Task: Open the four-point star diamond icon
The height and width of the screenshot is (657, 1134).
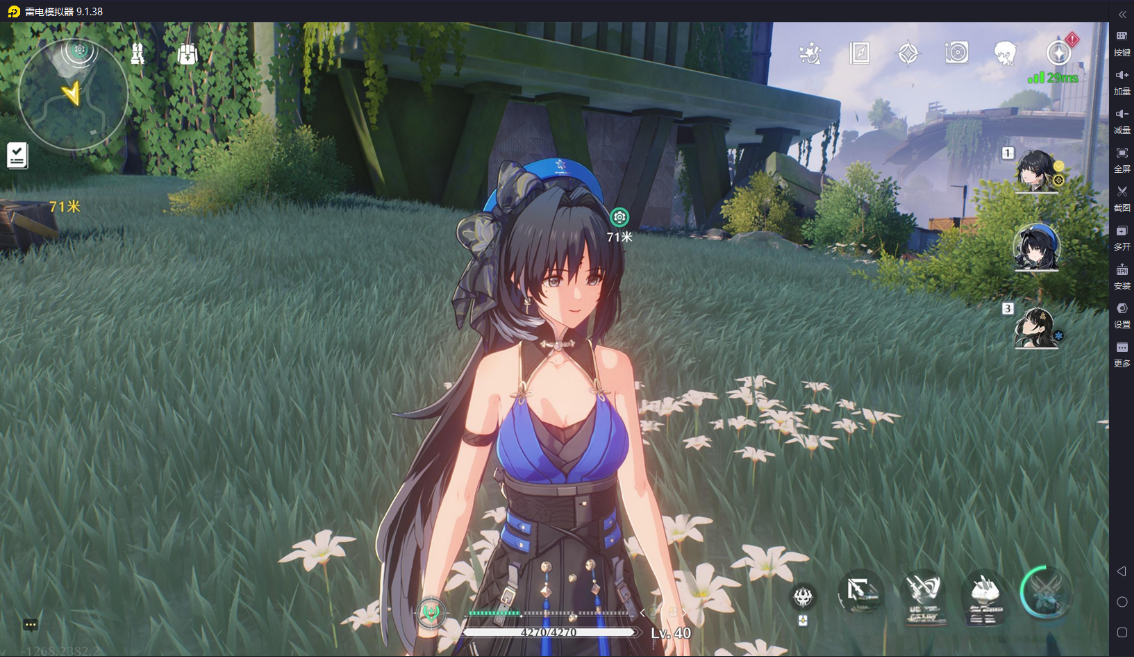Action: pos(908,53)
